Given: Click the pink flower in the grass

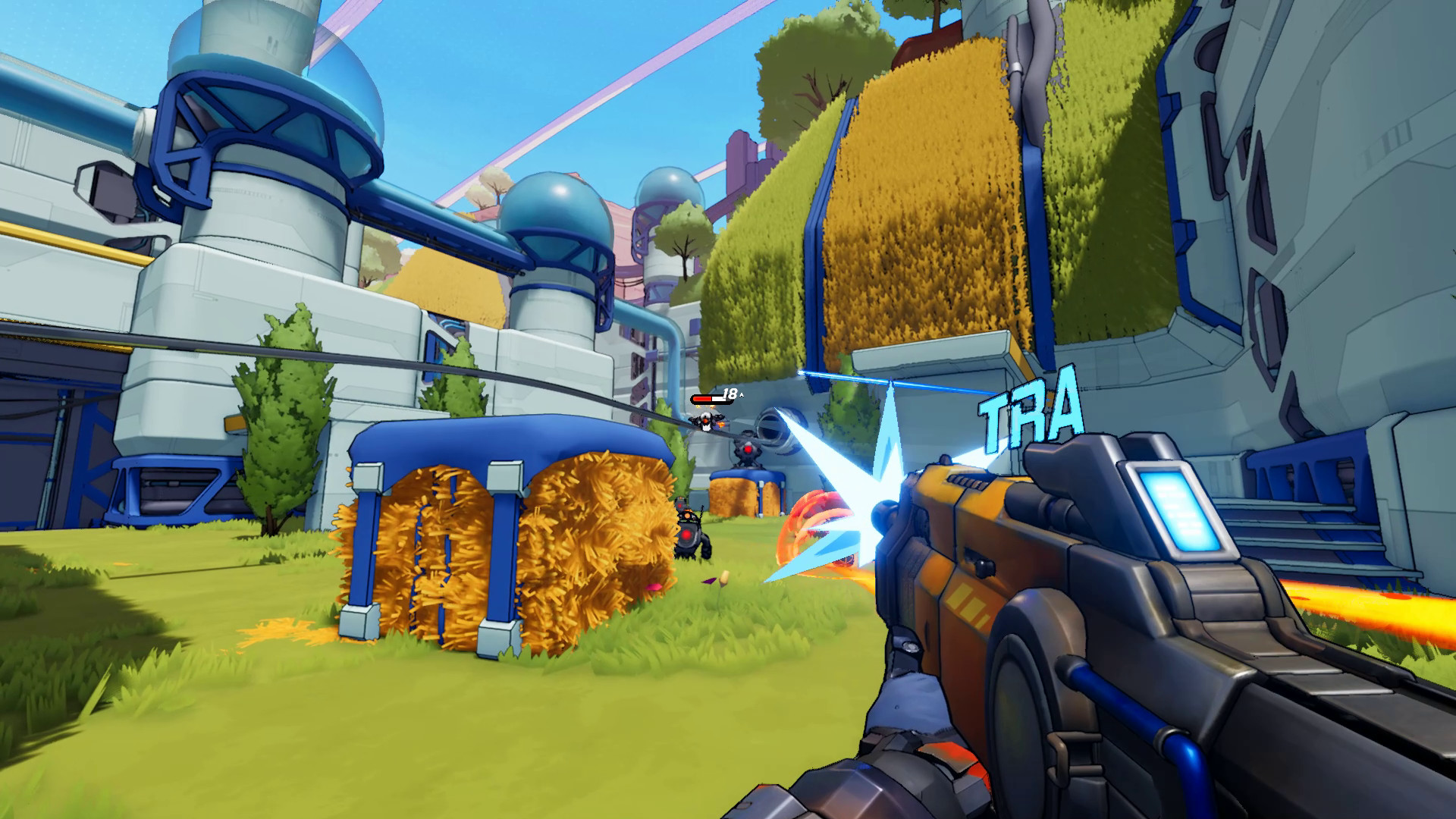Looking at the screenshot, I should pyautogui.click(x=653, y=588).
